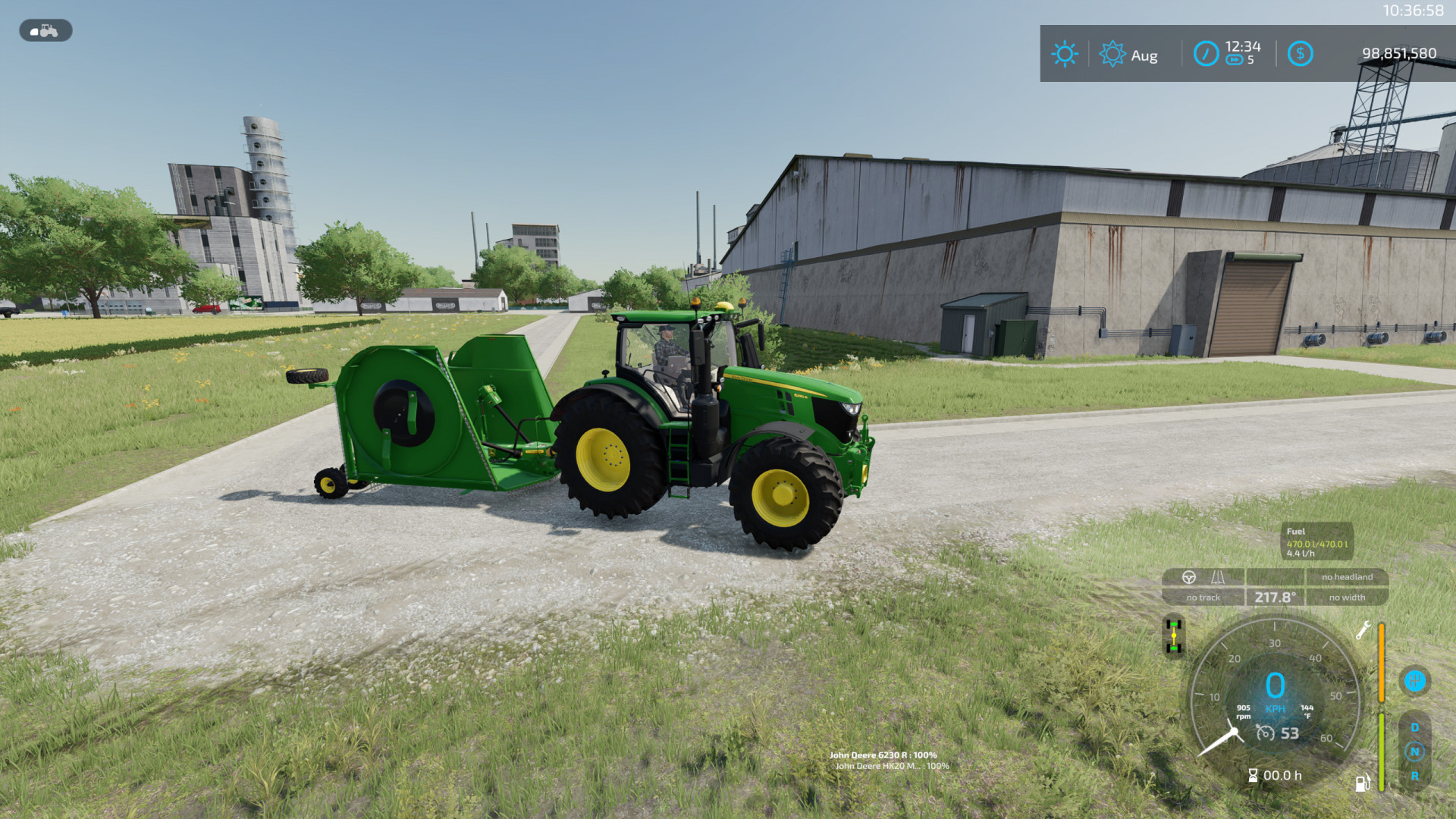Image resolution: width=1456 pixels, height=819 pixels.
Task: Toggle the all-wheel drive axle indicator
Action: pos(1173,635)
